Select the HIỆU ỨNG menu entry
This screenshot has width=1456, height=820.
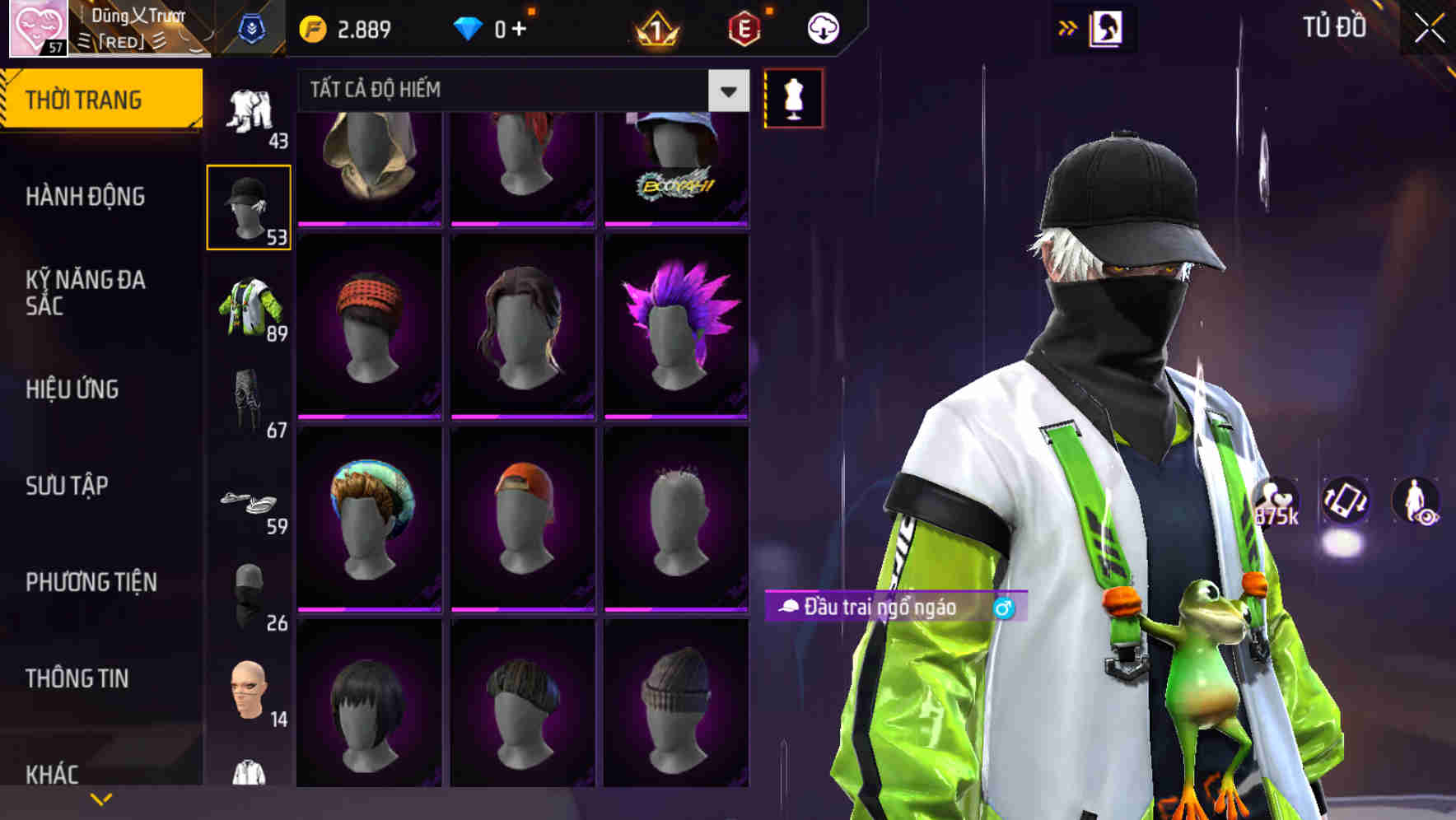pos(72,389)
